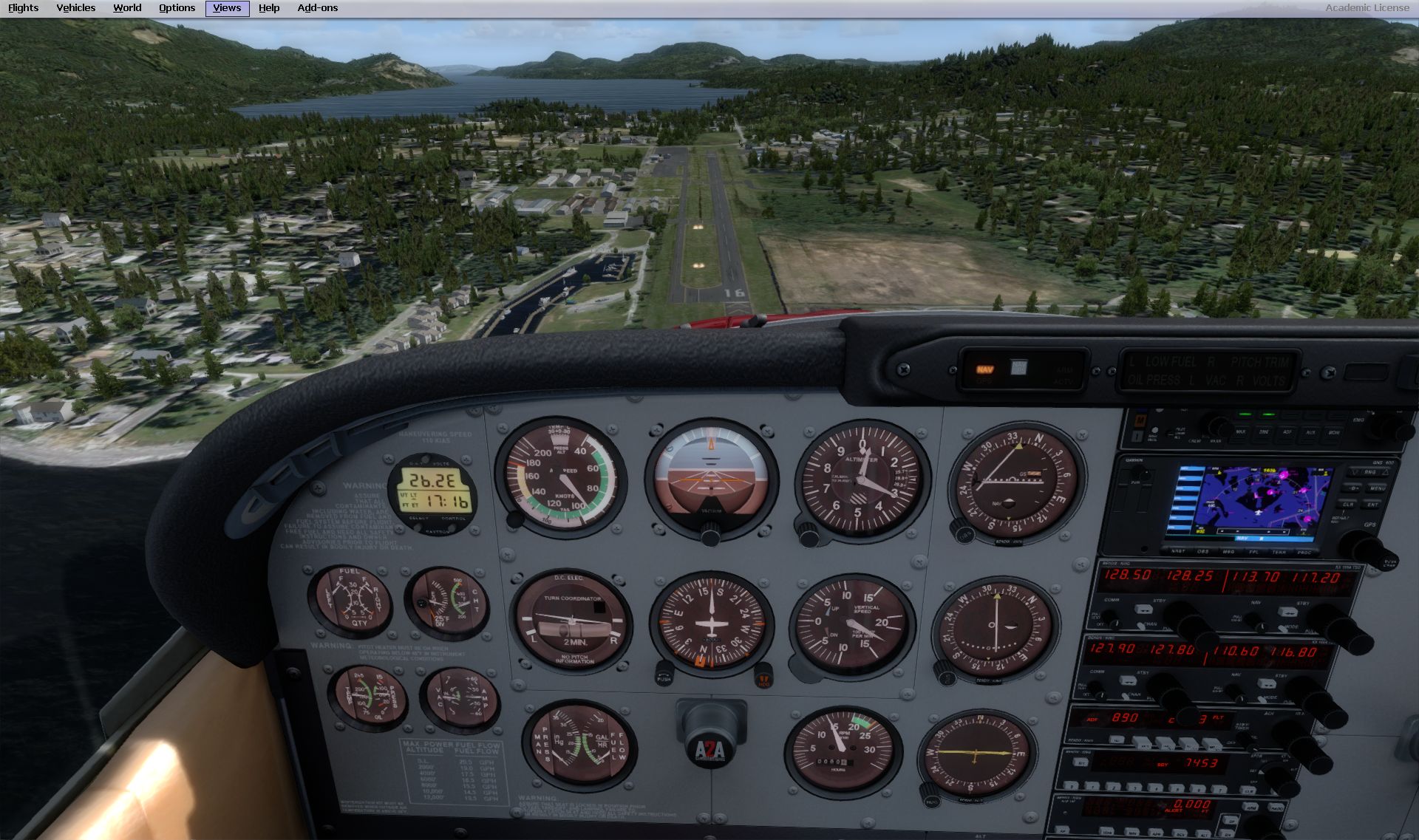The image size is (1419, 840).
Task: Click the CLR button on the GPS
Action: [x=1348, y=505]
